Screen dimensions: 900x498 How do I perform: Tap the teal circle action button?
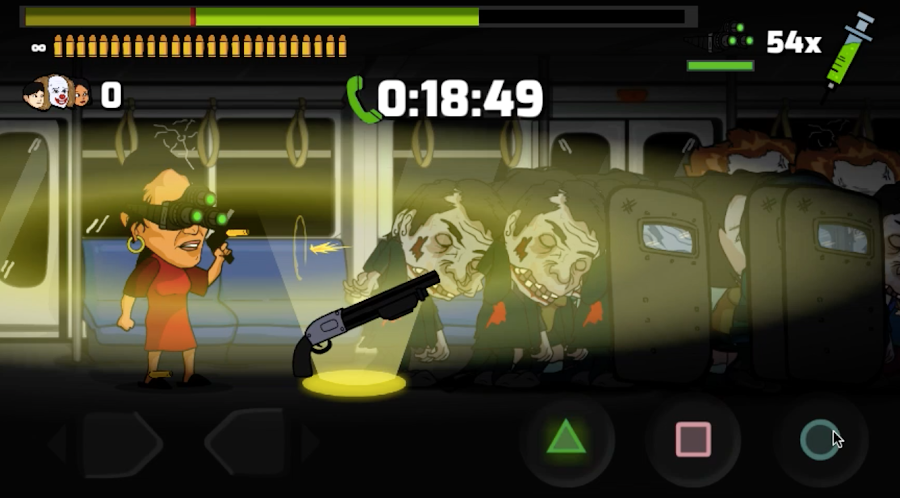[820, 438]
